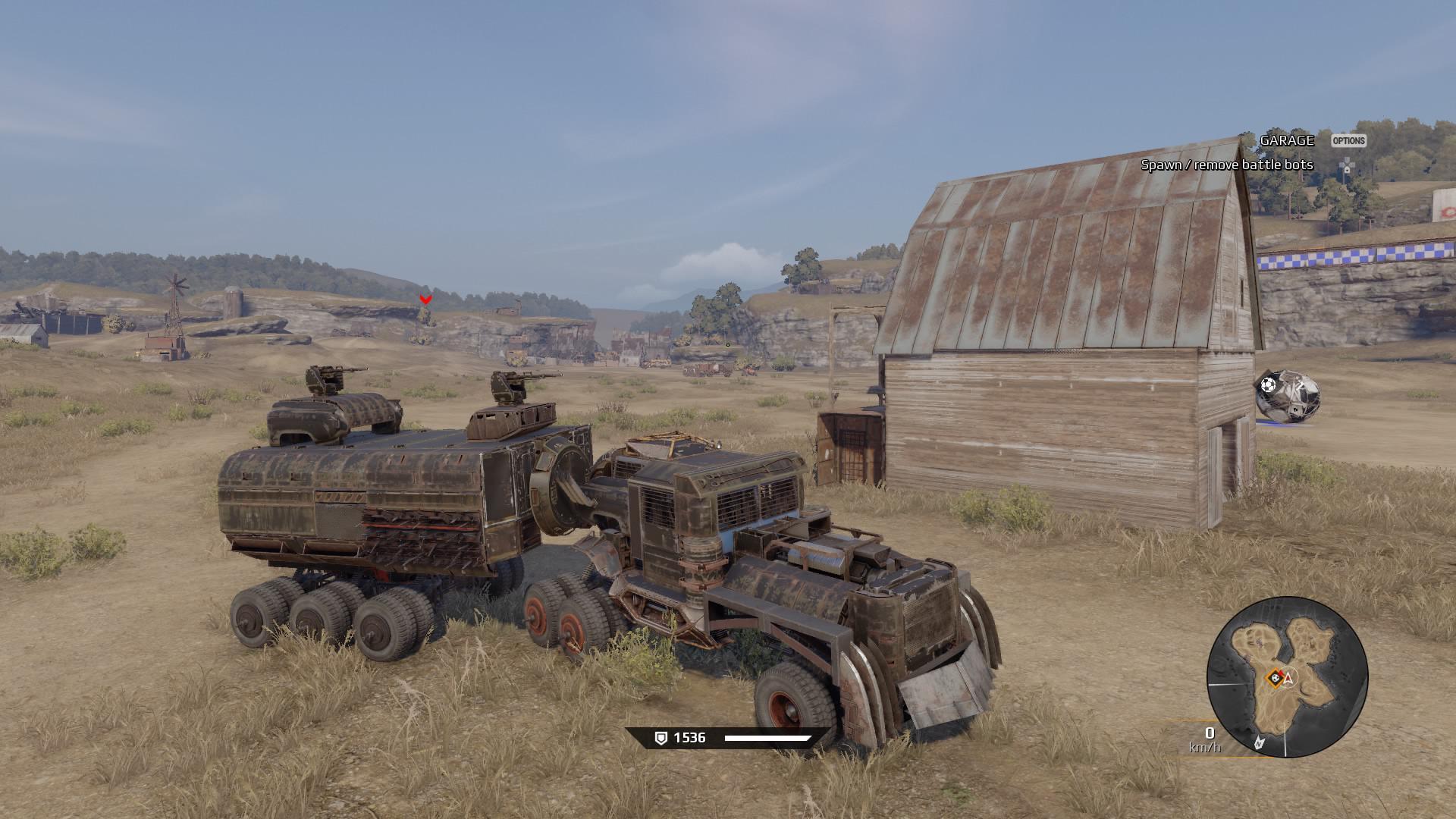Image resolution: width=1456 pixels, height=819 pixels.
Task: Expand the GARAGE header text
Action: point(1287,140)
